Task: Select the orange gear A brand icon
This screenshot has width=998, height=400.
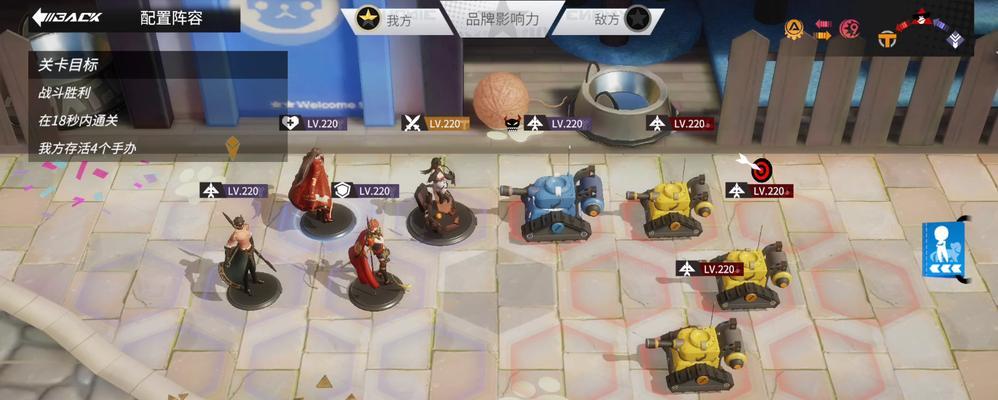Action: (794, 29)
